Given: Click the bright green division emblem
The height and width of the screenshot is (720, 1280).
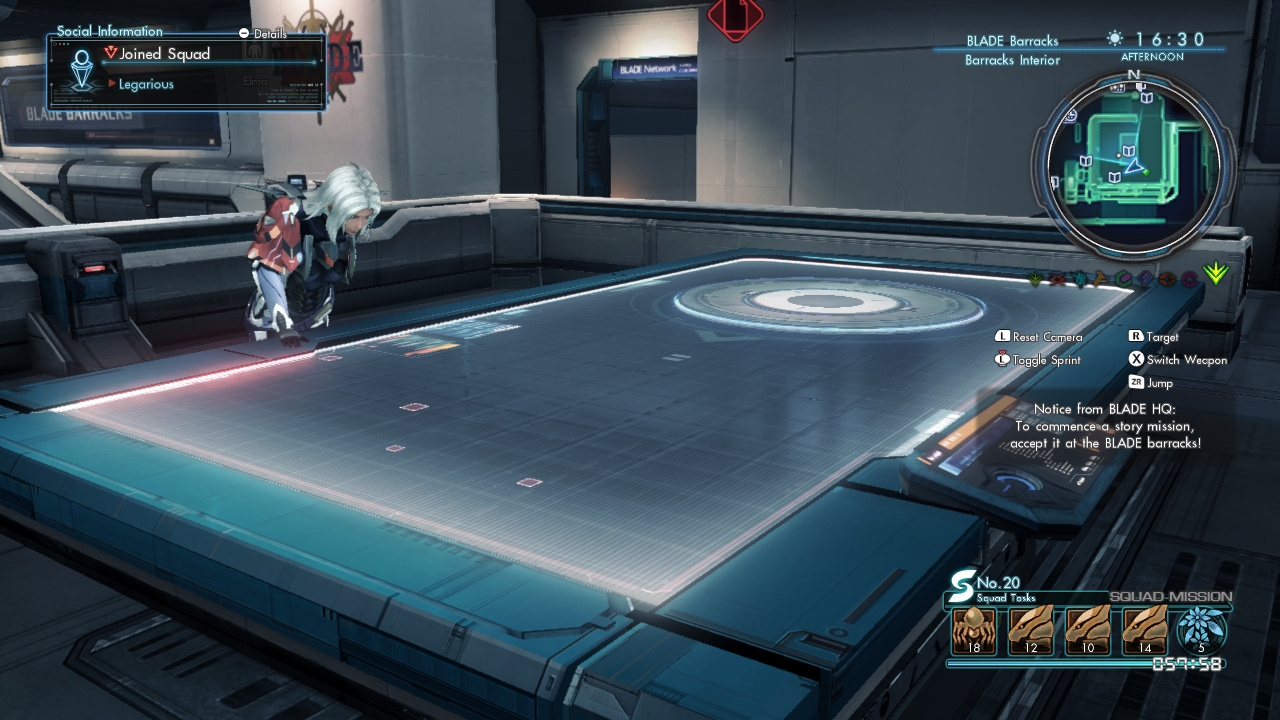Looking at the screenshot, I should point(1216,273).
